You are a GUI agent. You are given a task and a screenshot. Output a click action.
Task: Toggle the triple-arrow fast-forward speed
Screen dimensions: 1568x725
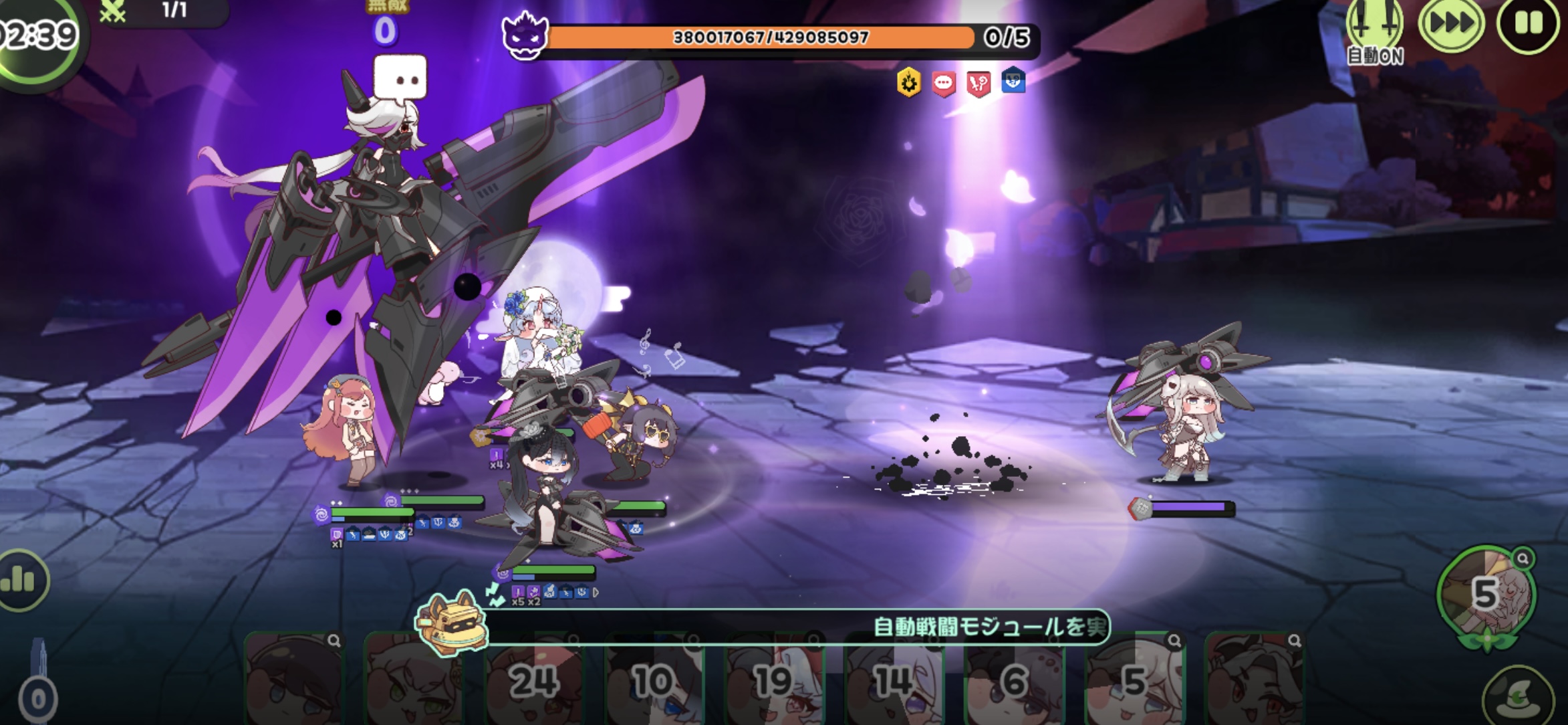tap(1451, 24)
